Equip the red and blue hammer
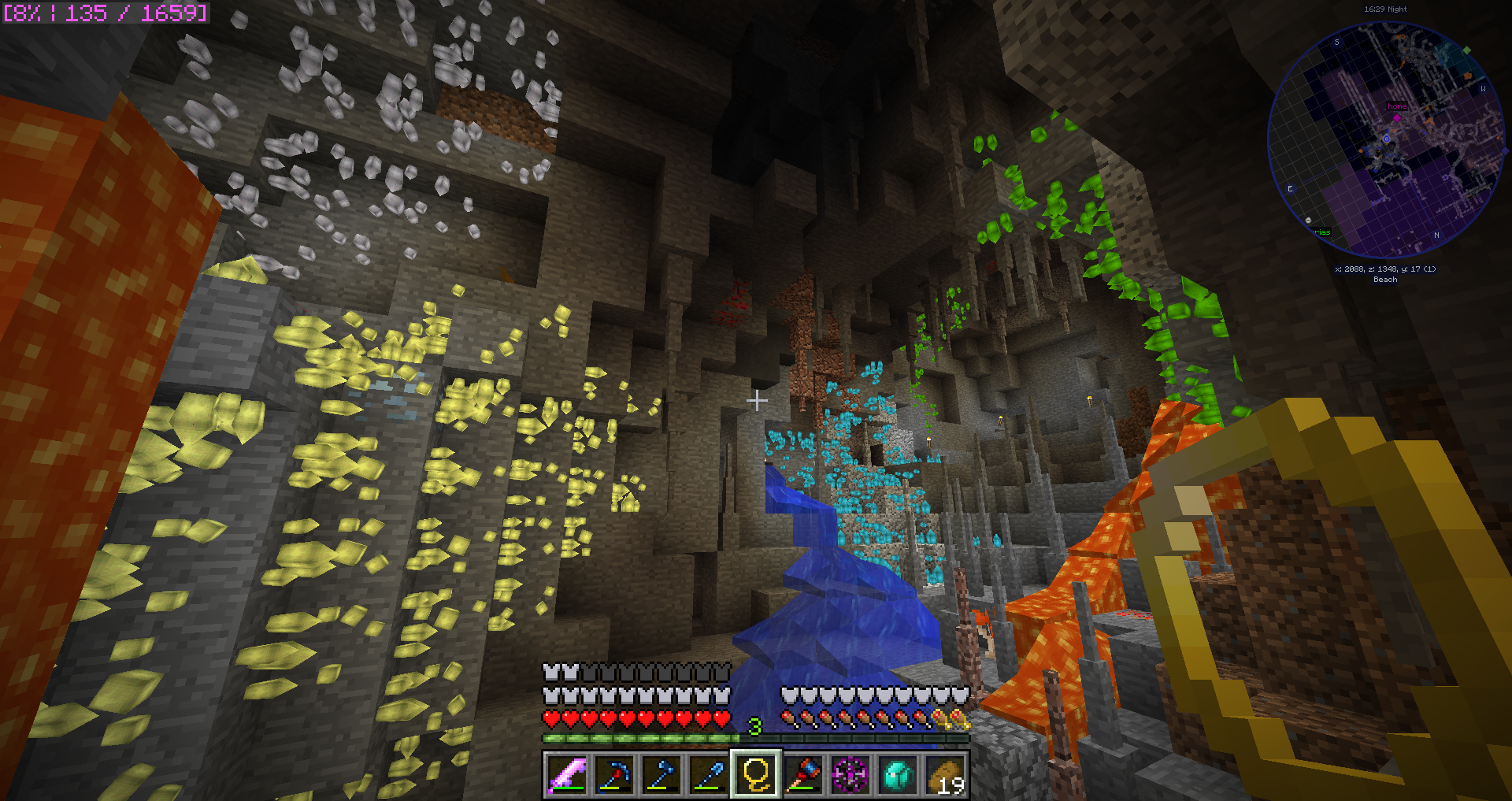 [x=803, y=774]
